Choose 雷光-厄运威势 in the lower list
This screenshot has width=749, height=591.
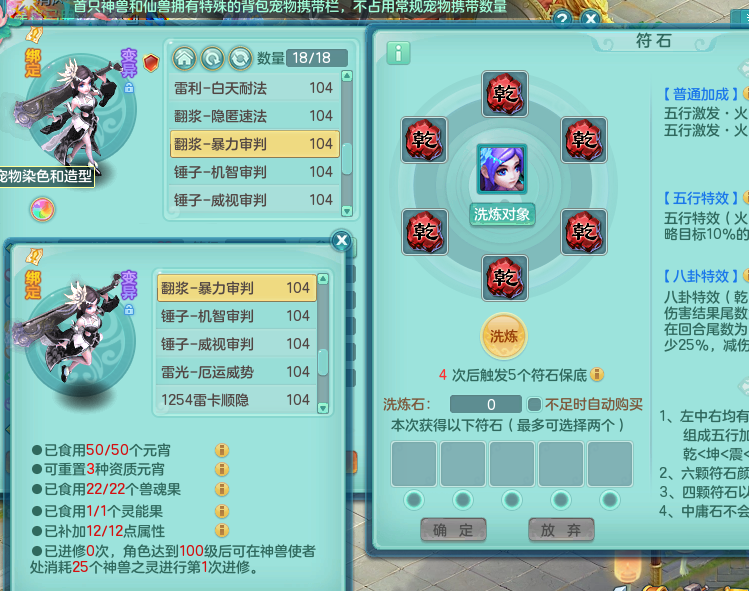point(235,372)
